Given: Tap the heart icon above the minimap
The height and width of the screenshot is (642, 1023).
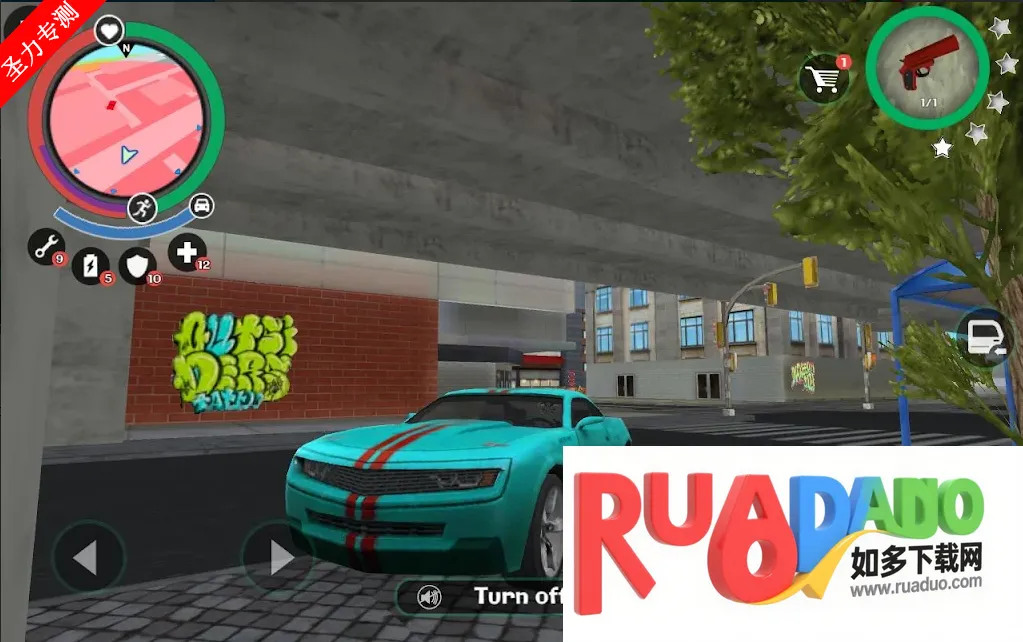Looking at the screenshot, I should [x=108, y=31].
